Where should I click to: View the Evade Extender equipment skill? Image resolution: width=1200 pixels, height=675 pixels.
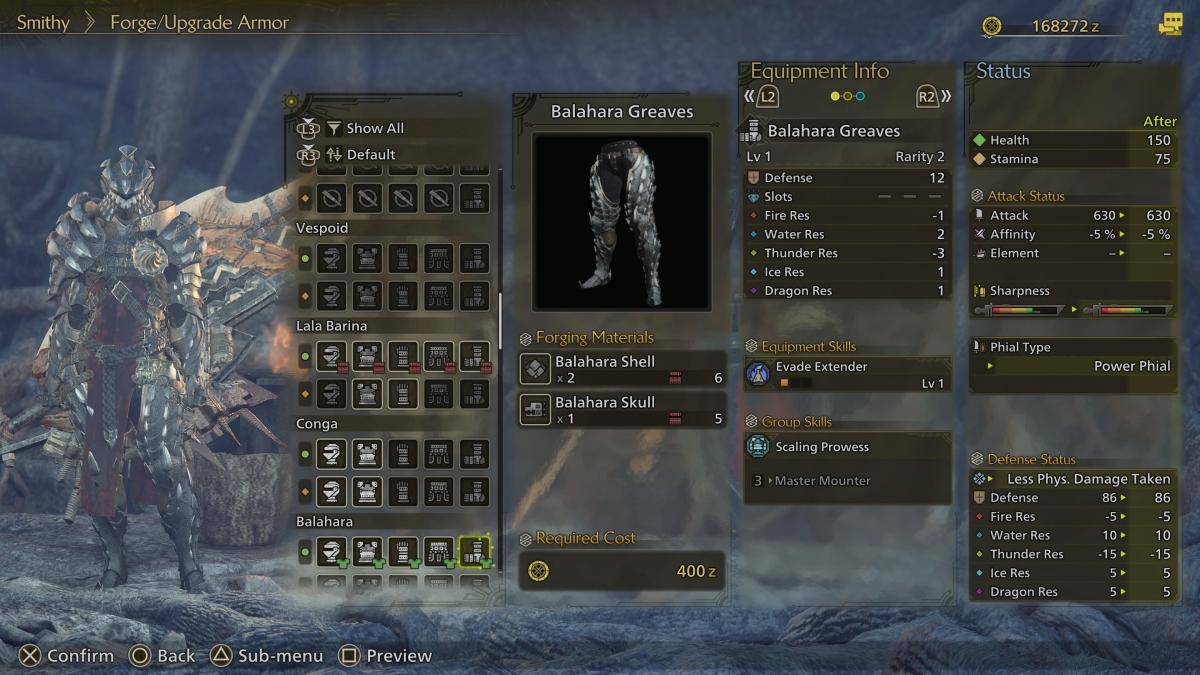pyautogui.click(x=847, y=373)
